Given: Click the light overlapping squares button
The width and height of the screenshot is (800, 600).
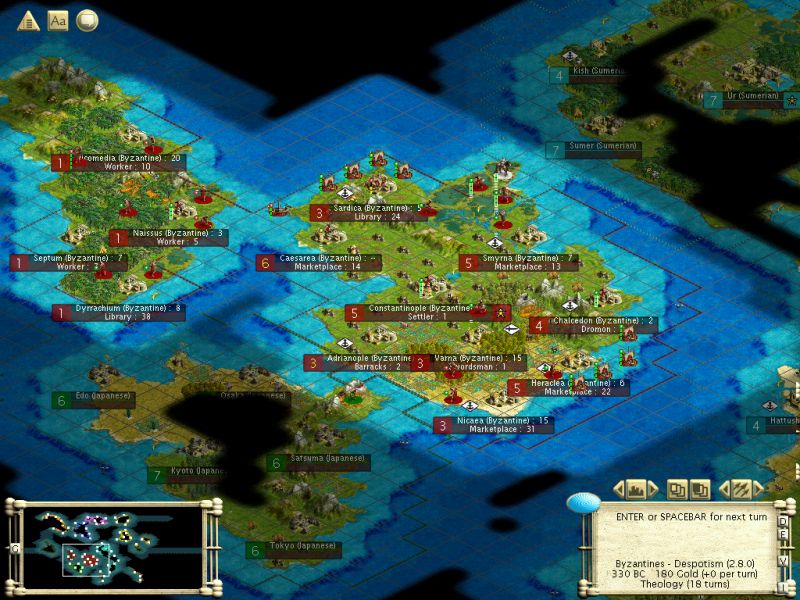Looking at the screenshot, I should pos(677,489).
